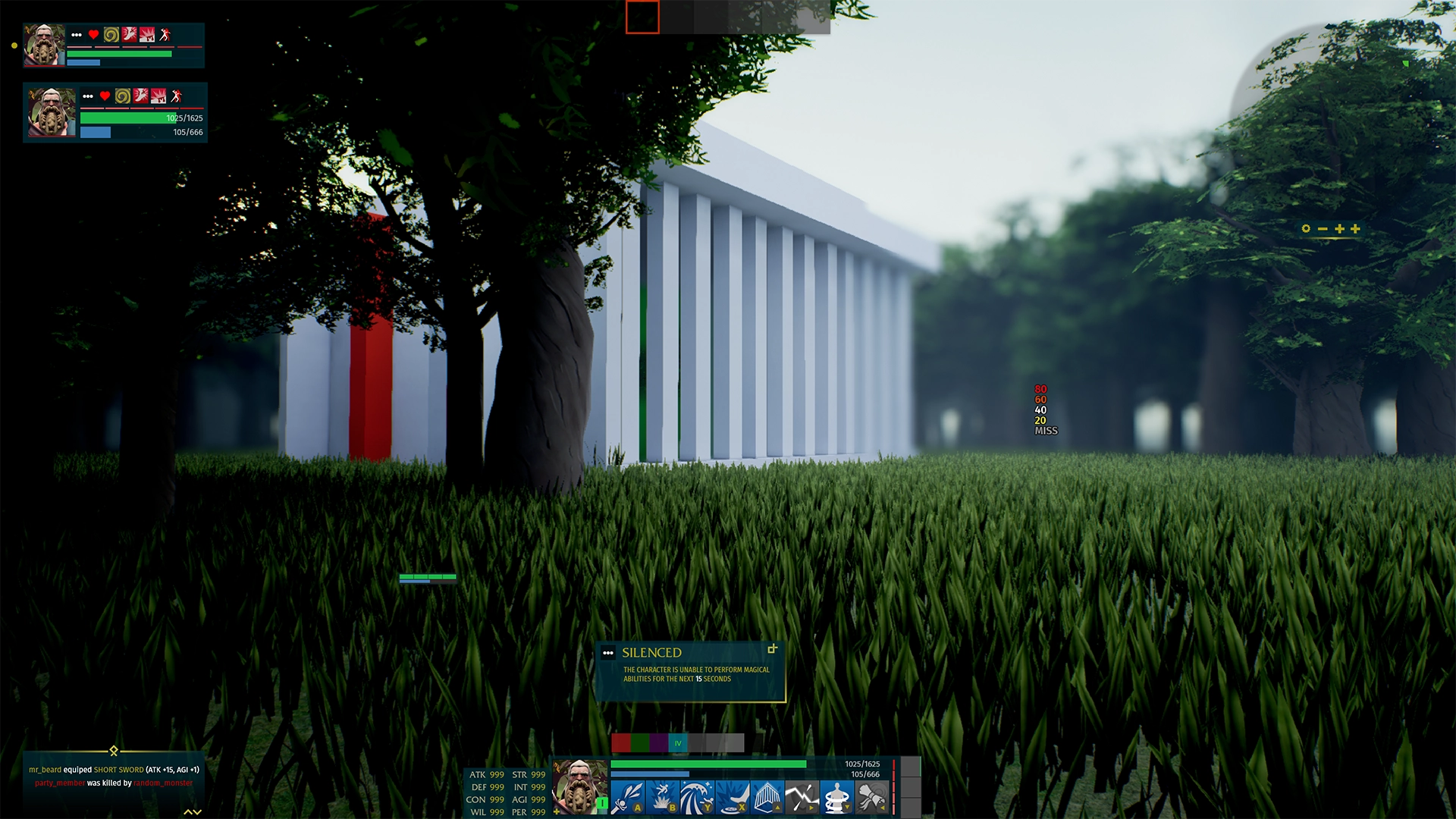Click the heart status icon on the top party frame
This screenshot has width=1456, height=819.
[93, 33]
